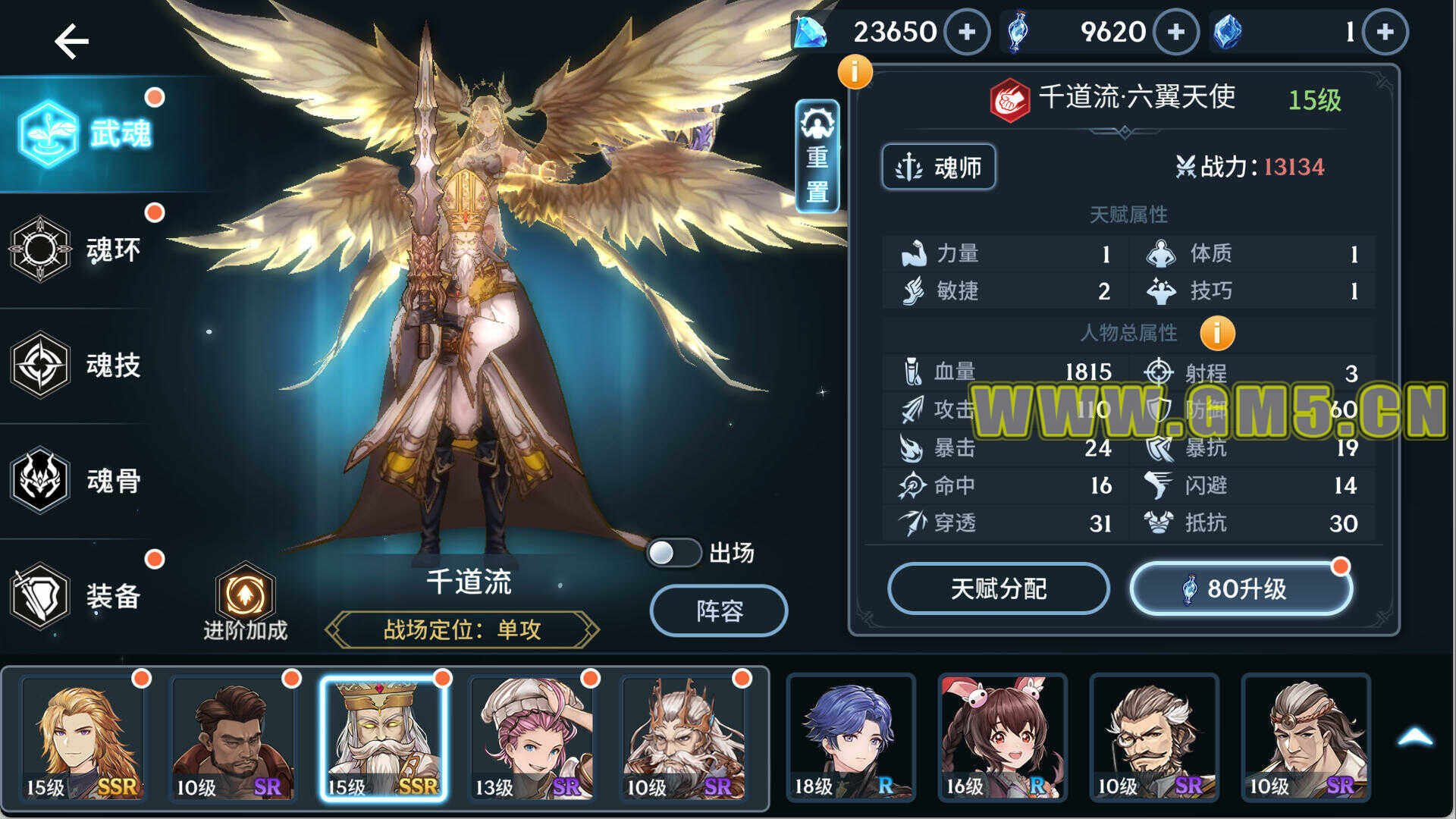Image resolution: width=1456 pixels, height=819 pixels.
Task: Select the level 15 blonde SSR hero
Action: click(x=83, y=737)
